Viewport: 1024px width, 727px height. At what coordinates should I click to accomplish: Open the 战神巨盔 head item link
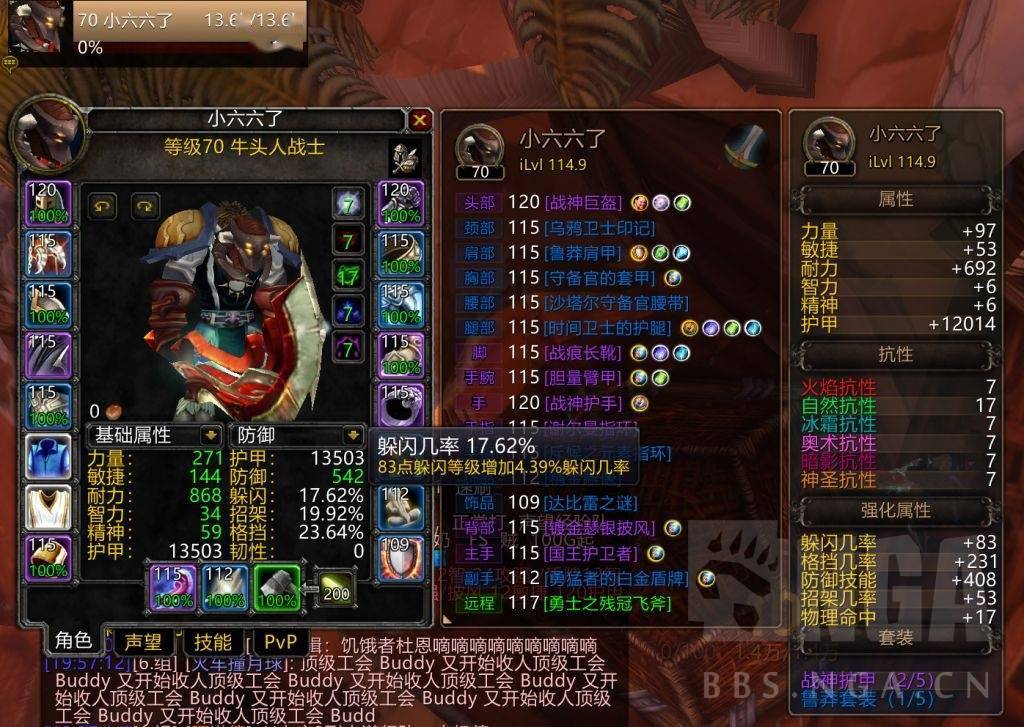(581, 202)
